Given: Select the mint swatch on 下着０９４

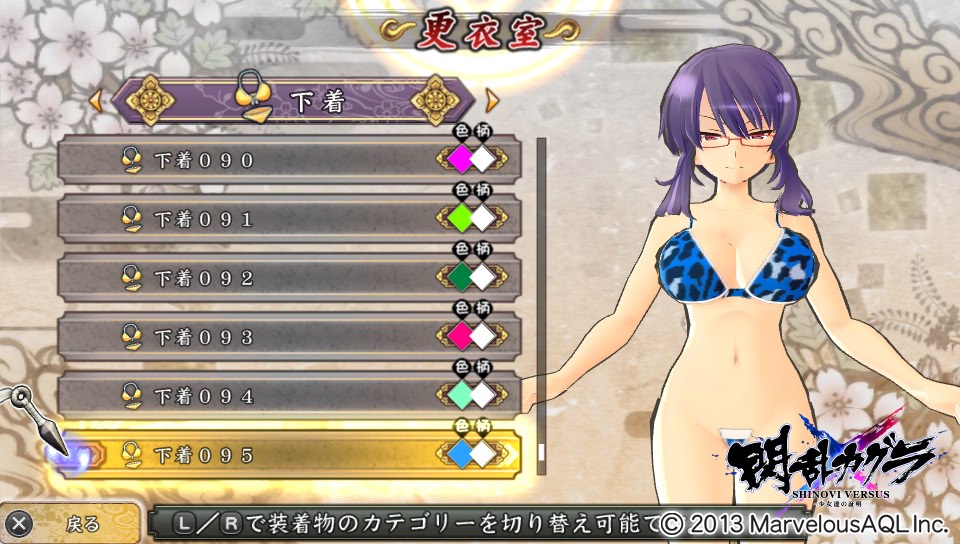Looking at the screenshot, I should [459, 396].
